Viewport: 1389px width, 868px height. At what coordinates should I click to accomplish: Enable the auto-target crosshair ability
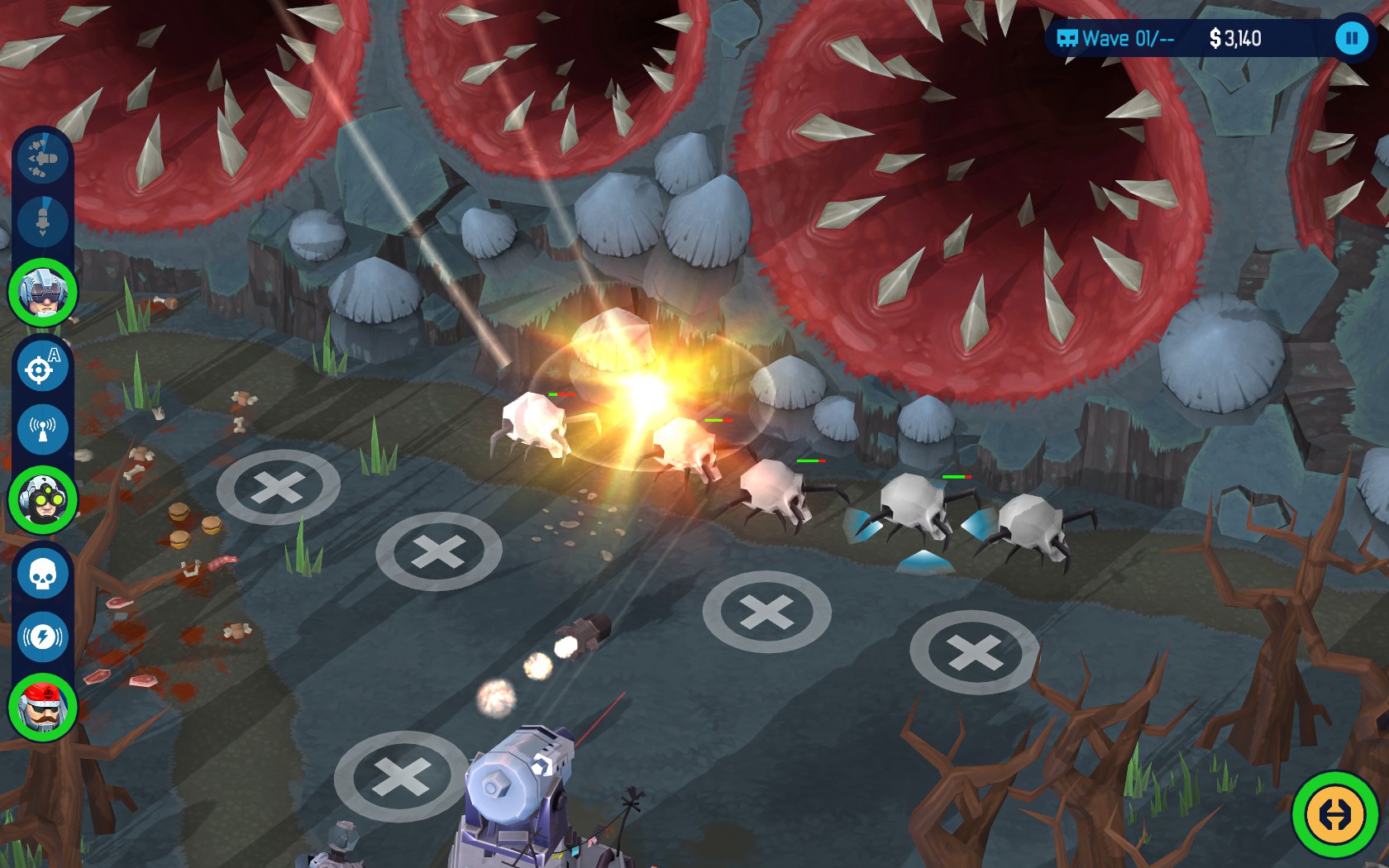(43, 367)
